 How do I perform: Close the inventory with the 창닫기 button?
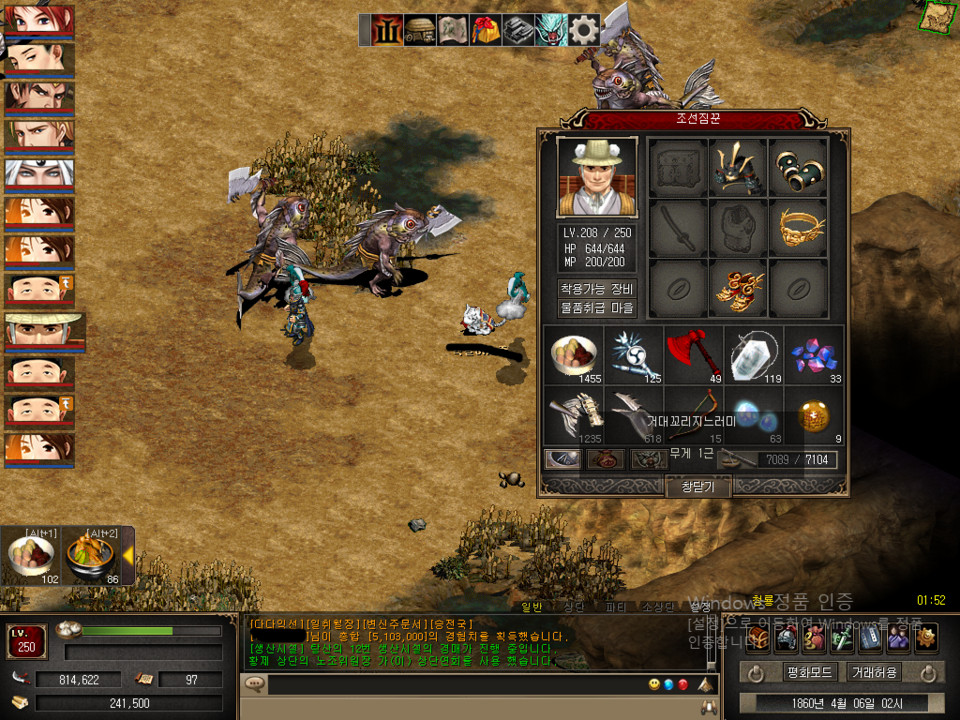tap(698, 487)
